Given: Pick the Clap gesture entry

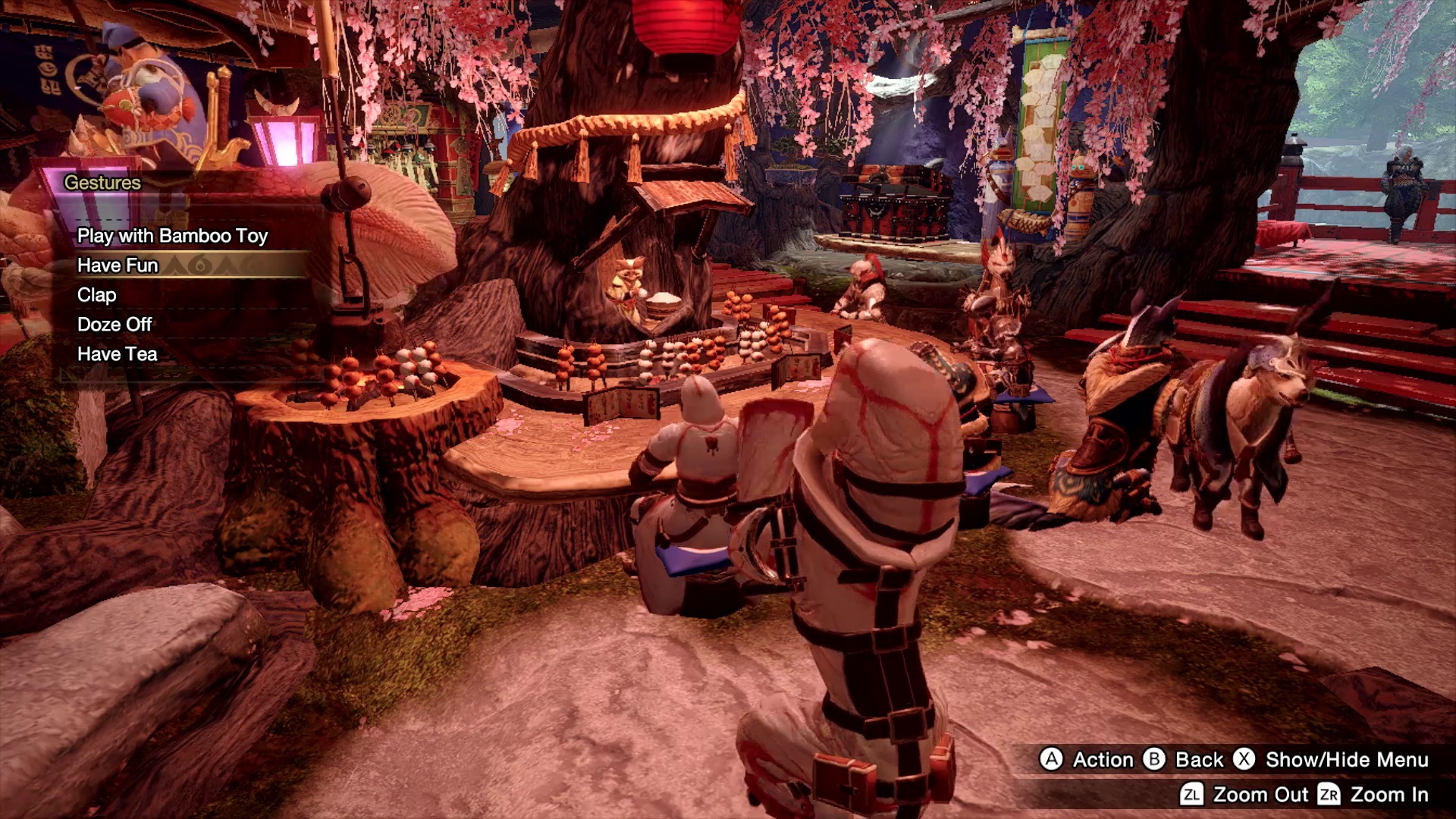Looking at the screenshot, I should (97, 295).
